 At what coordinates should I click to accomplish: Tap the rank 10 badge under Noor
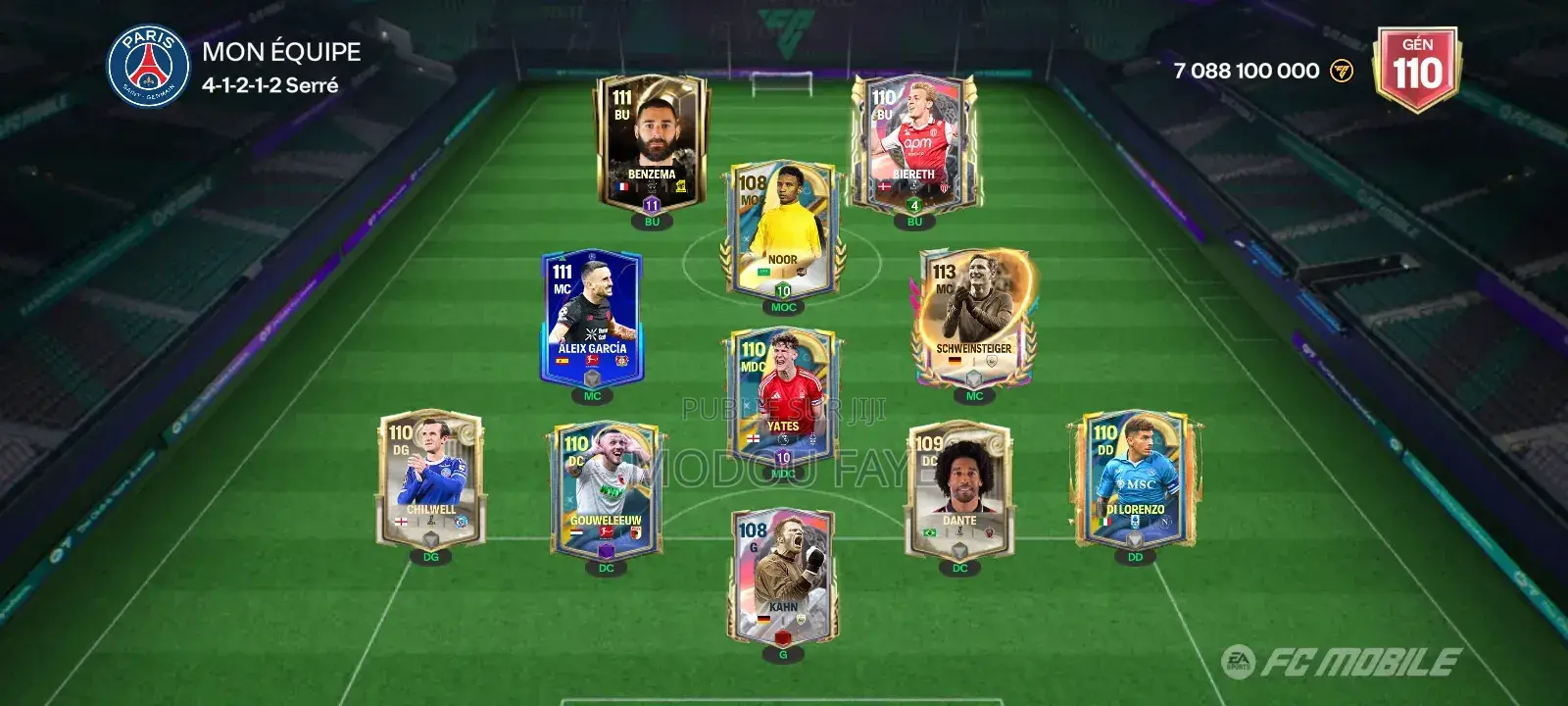[782, 290]
